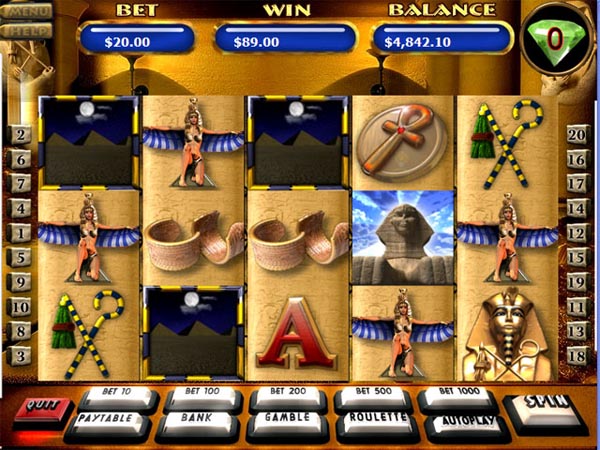This screenshot has height=450, width=600.
Task: Choose payline 20 on the right
Action: coord(577,135)
